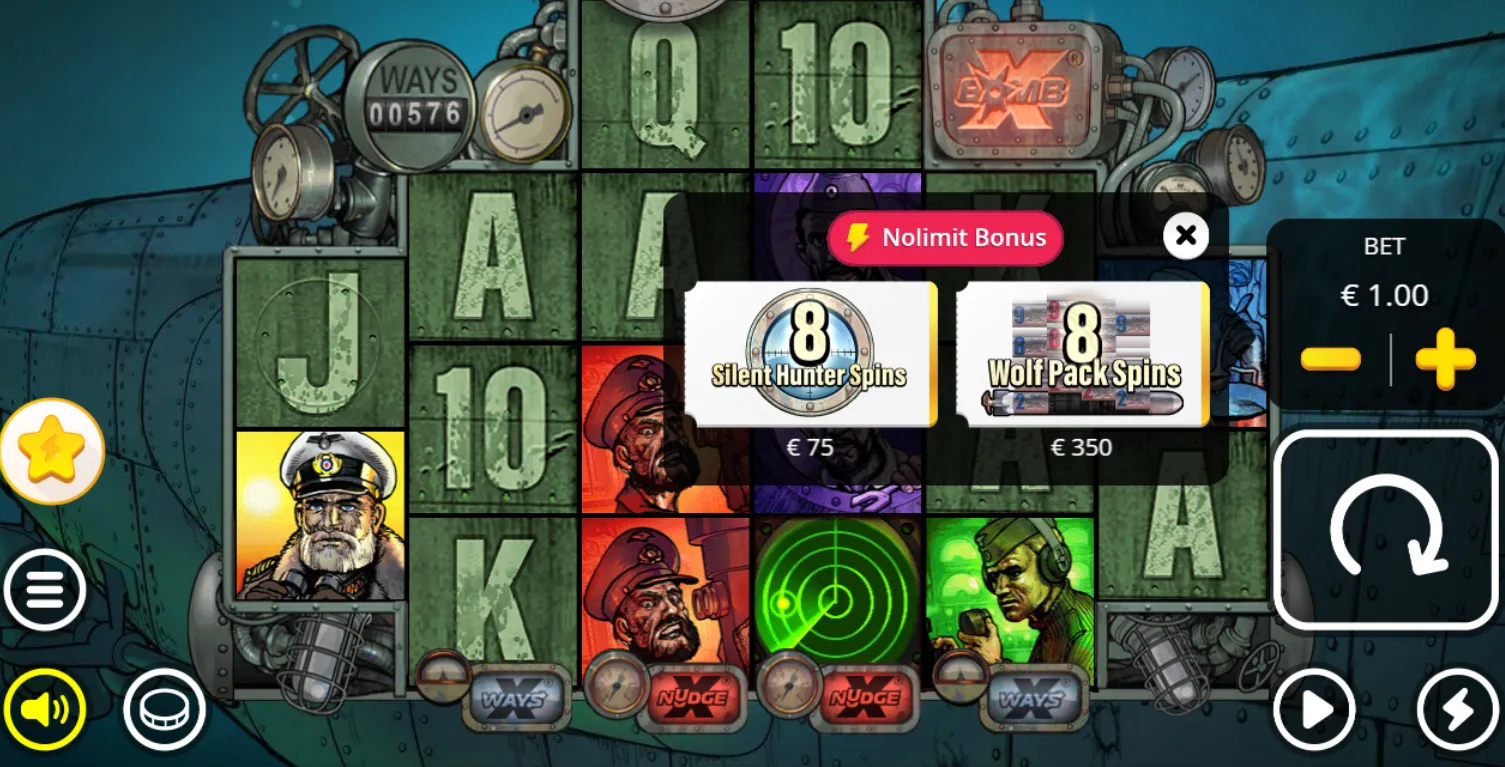Close the Nolimit Bonus popup
The width and height of the screenshot is (1505, 767).
1185,236
